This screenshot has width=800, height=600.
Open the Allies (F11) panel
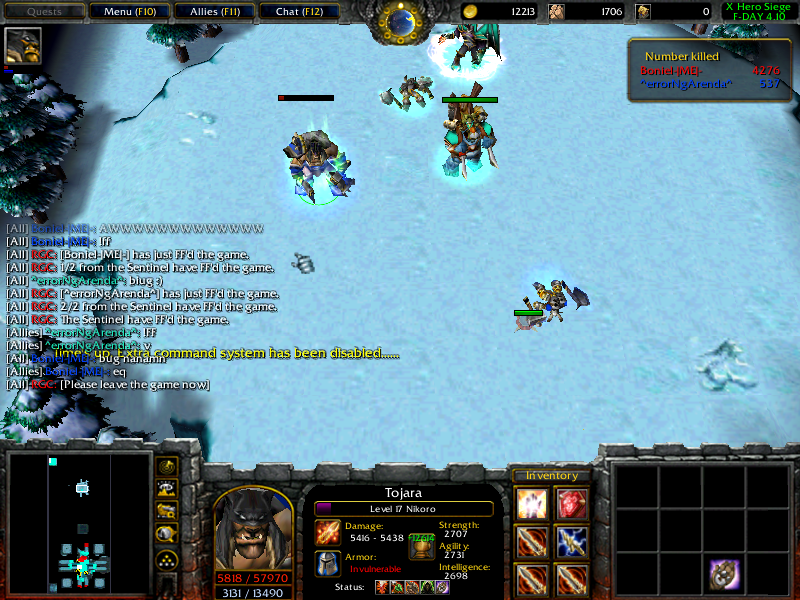click(x=212, y=12)
